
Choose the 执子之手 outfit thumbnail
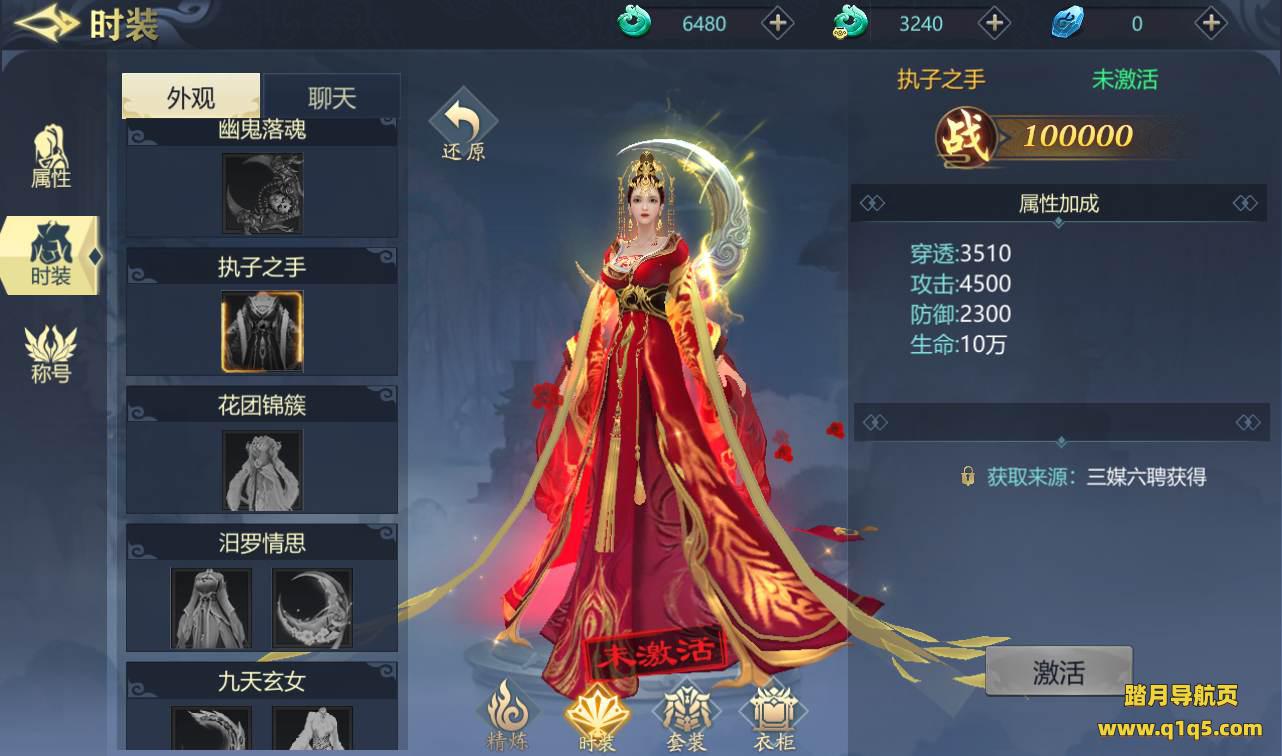(x=262, y=331)
